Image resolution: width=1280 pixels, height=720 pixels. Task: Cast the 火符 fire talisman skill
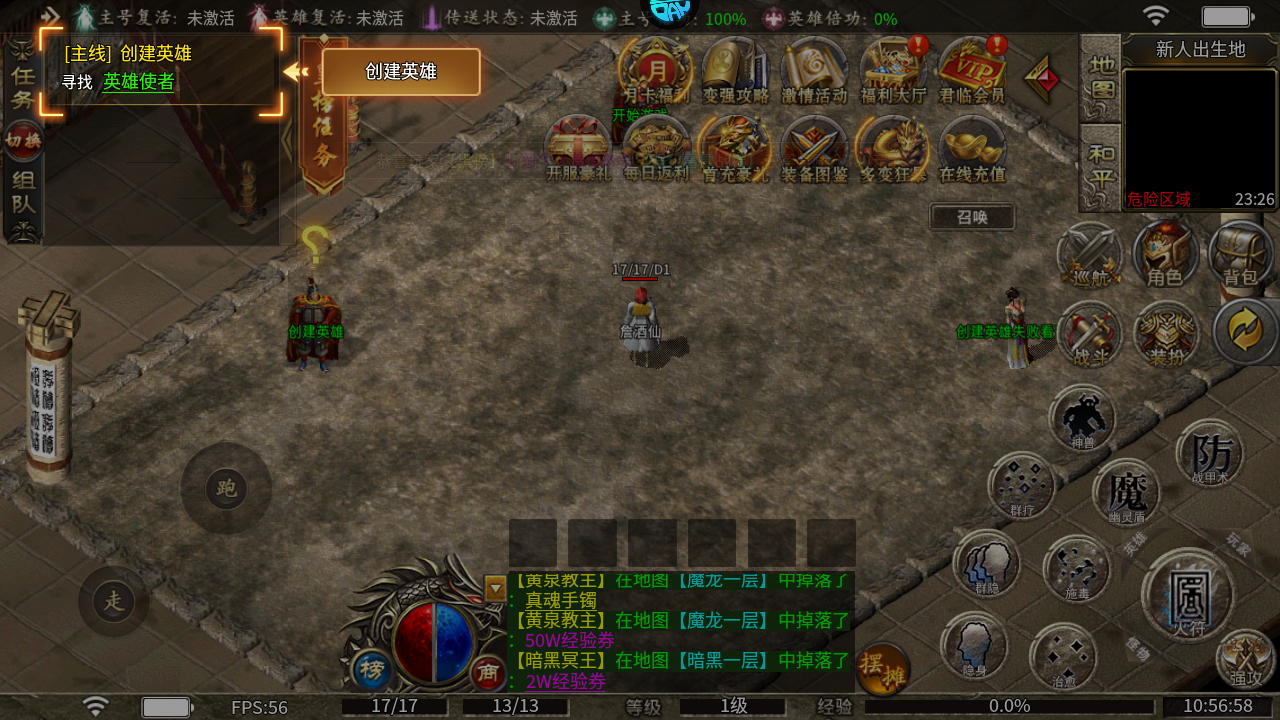1189,597
